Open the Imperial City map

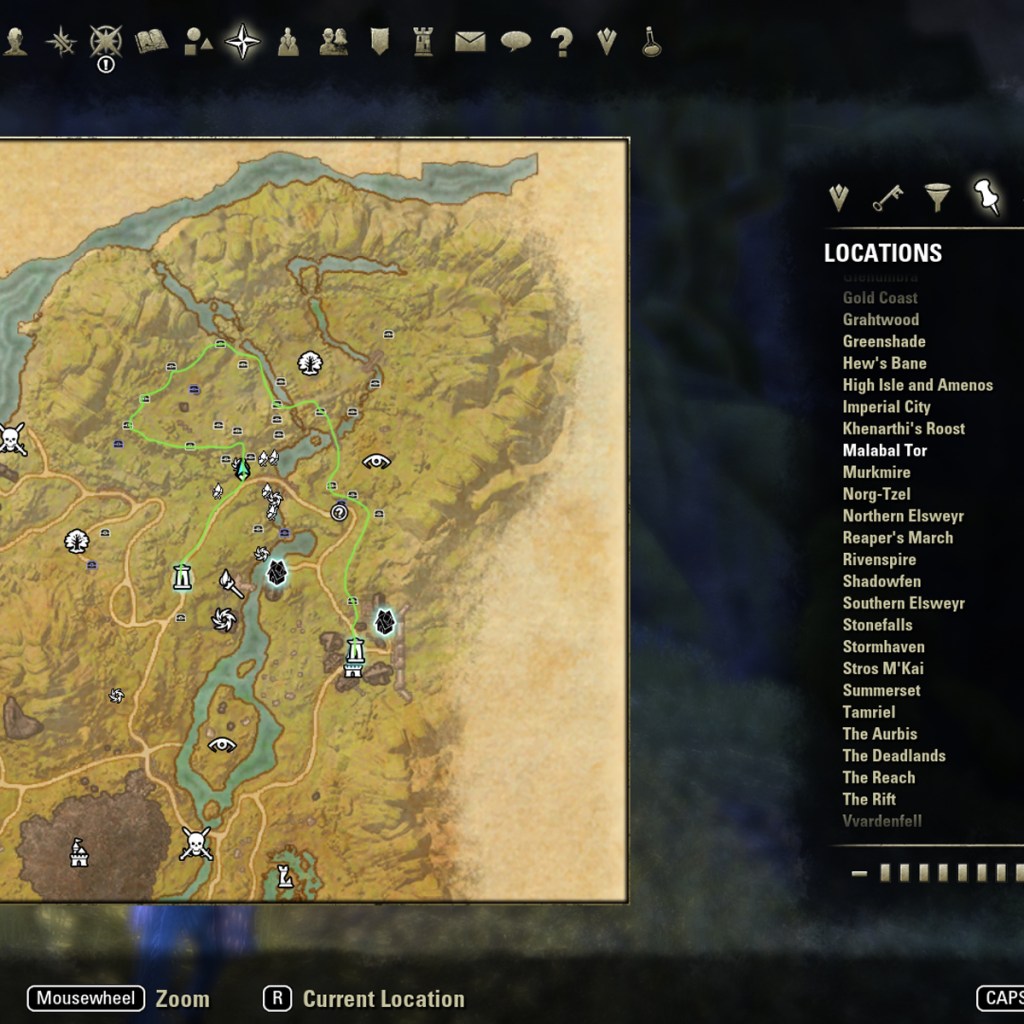(x=886, y=407)
